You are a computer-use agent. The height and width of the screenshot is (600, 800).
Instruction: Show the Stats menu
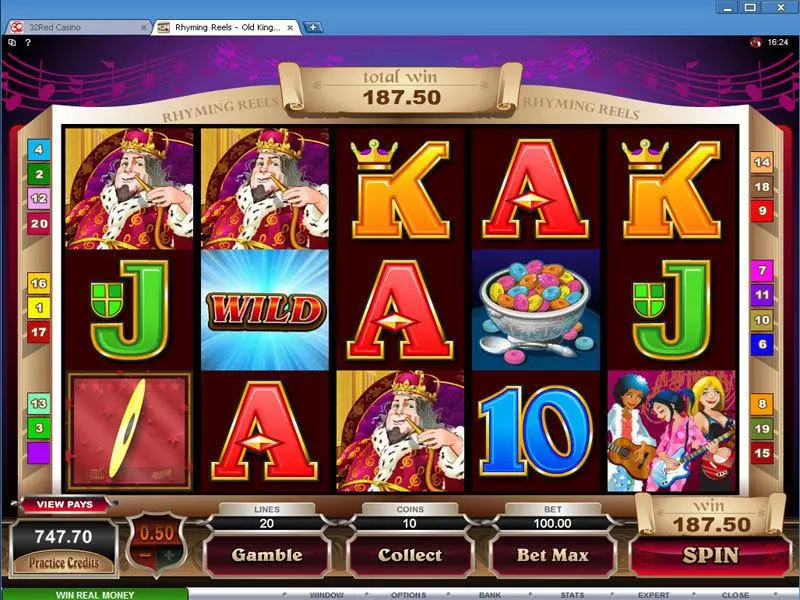click(x=572, y=595)
